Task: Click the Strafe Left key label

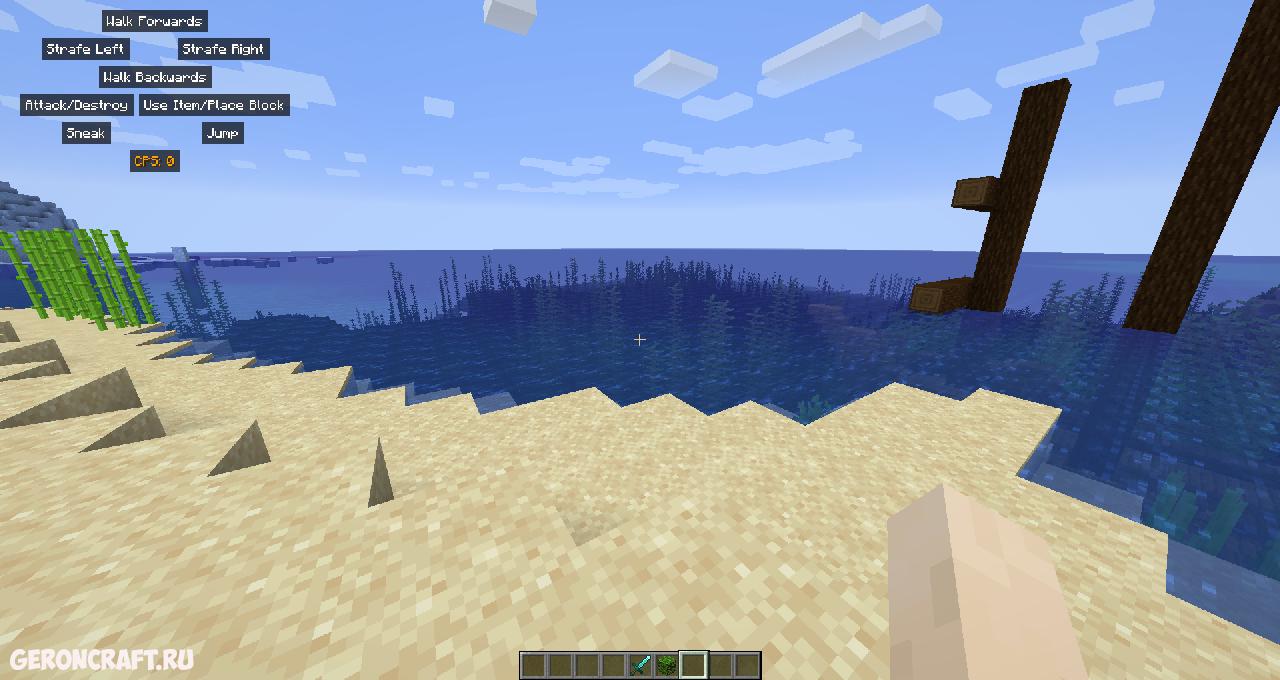Action: tap(85, 49)
